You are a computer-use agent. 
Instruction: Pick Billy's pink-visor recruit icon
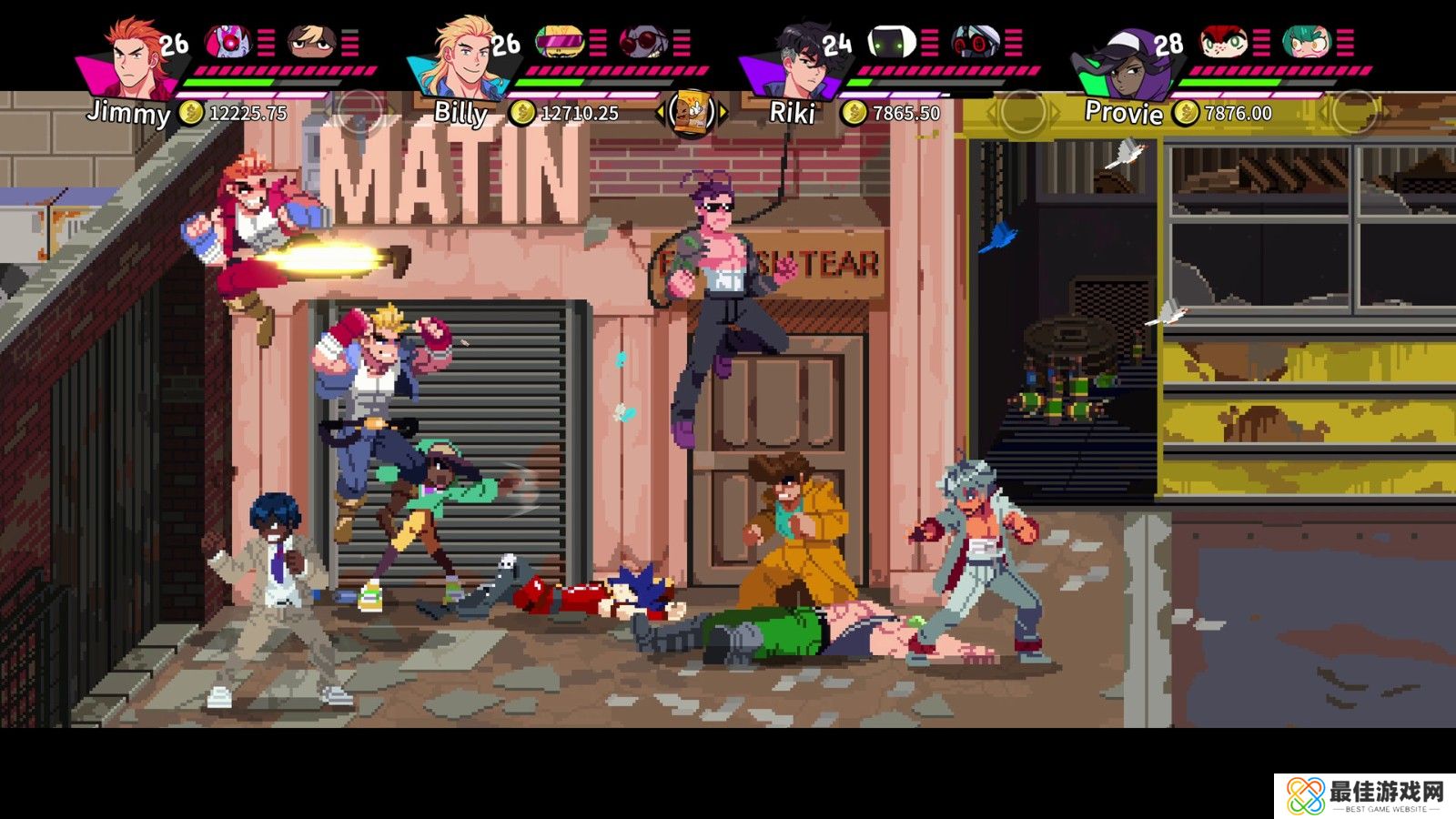click(x=558, y=41)
